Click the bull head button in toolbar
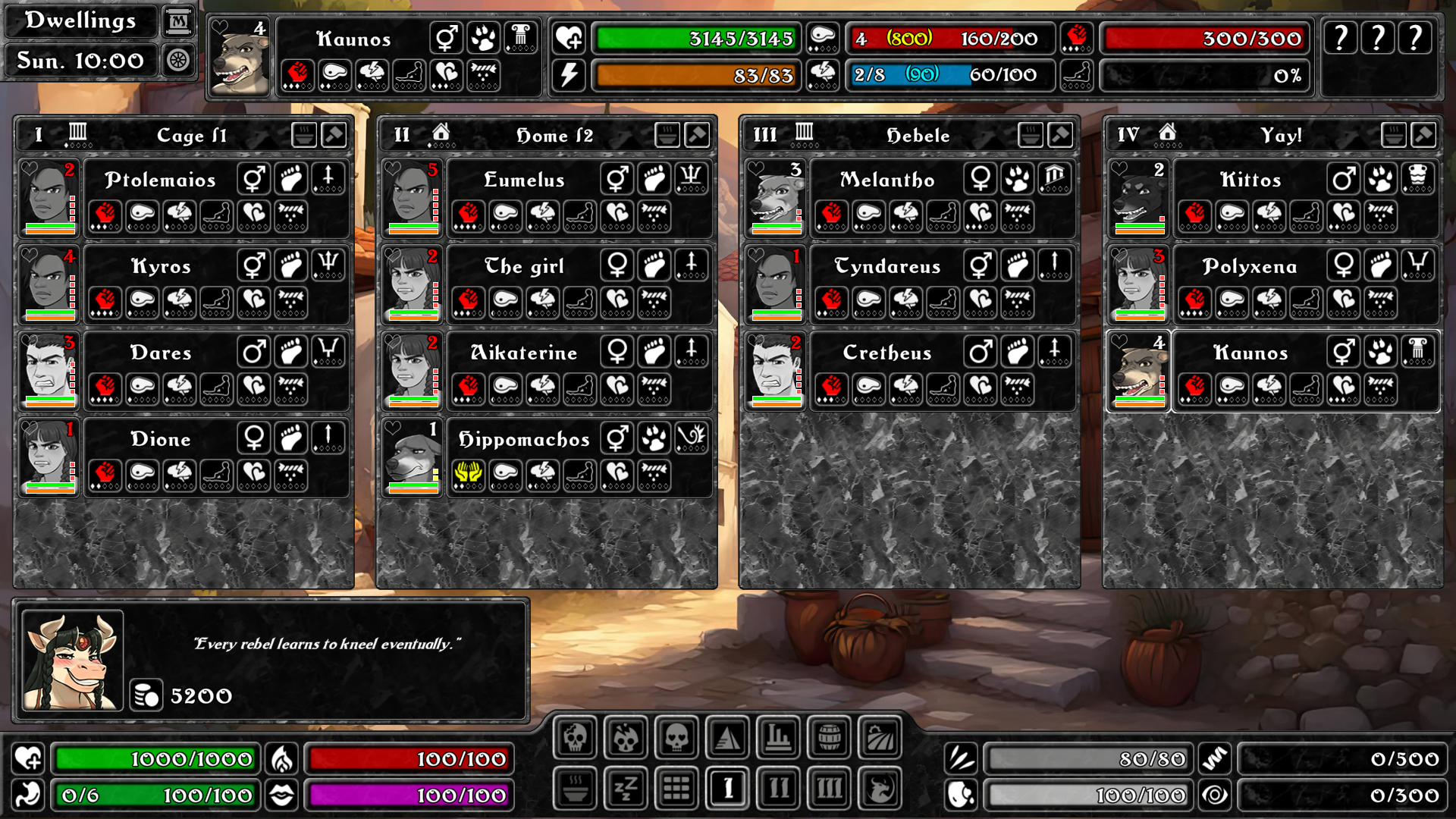 pos(880,789)
